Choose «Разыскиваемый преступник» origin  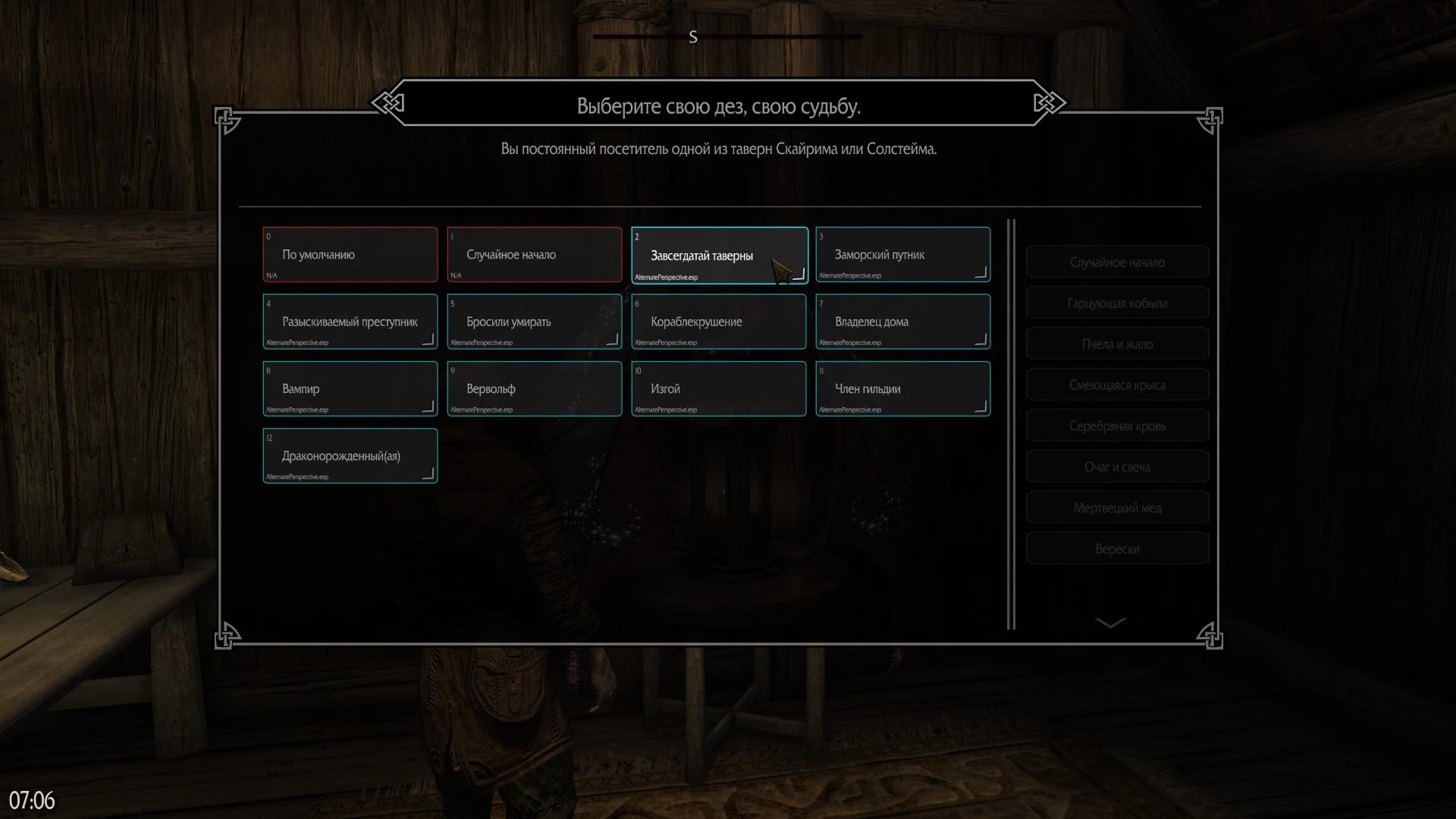[350, 322]
